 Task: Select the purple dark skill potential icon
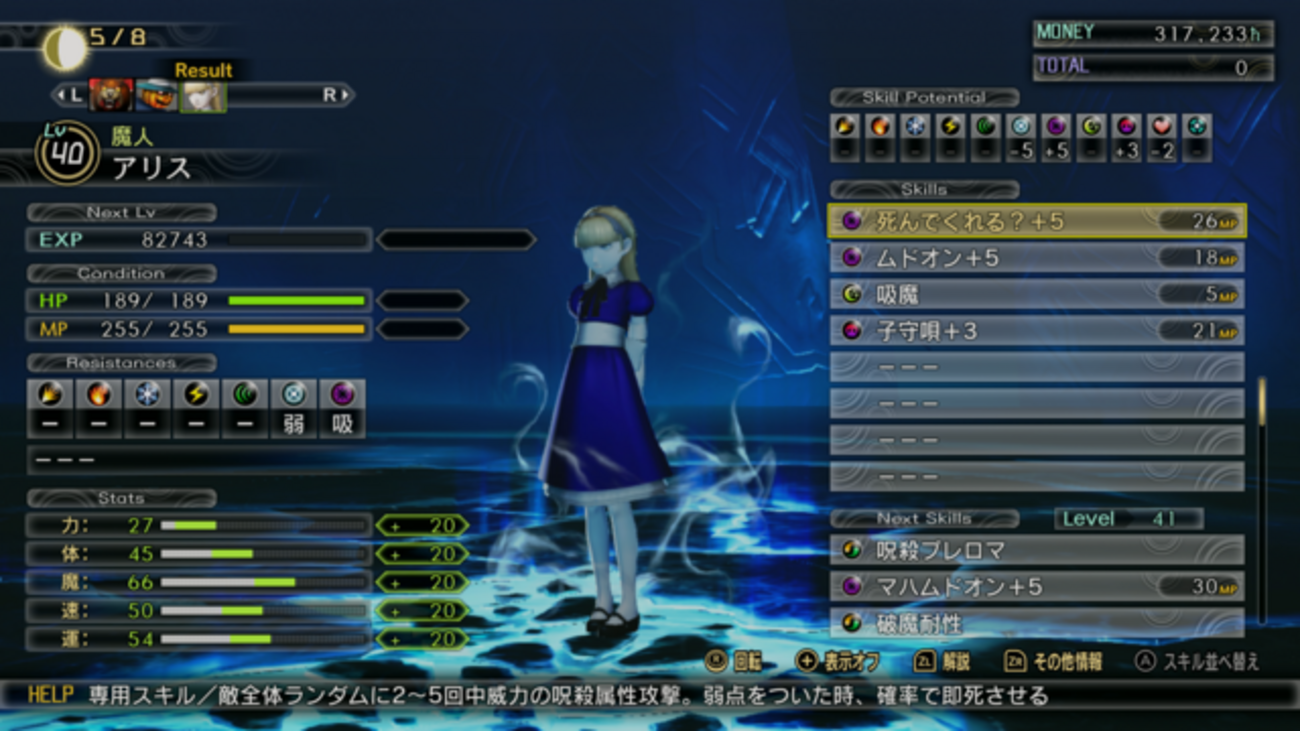click(x=1056, y=127)
